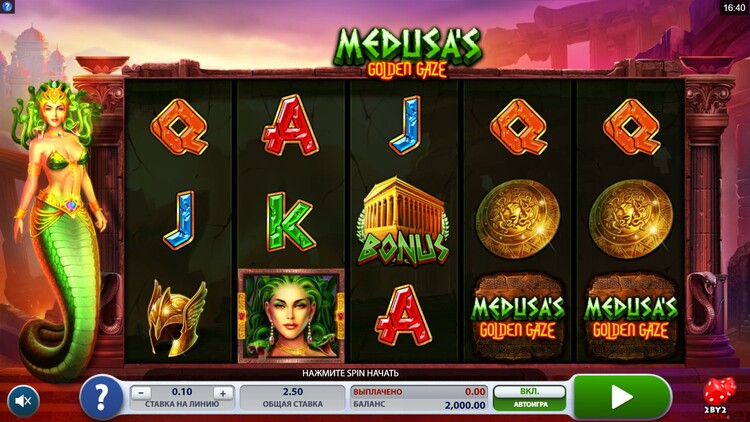Open the question mark help paytable
This screenshot has width=750, height=422.
(101, 398)
